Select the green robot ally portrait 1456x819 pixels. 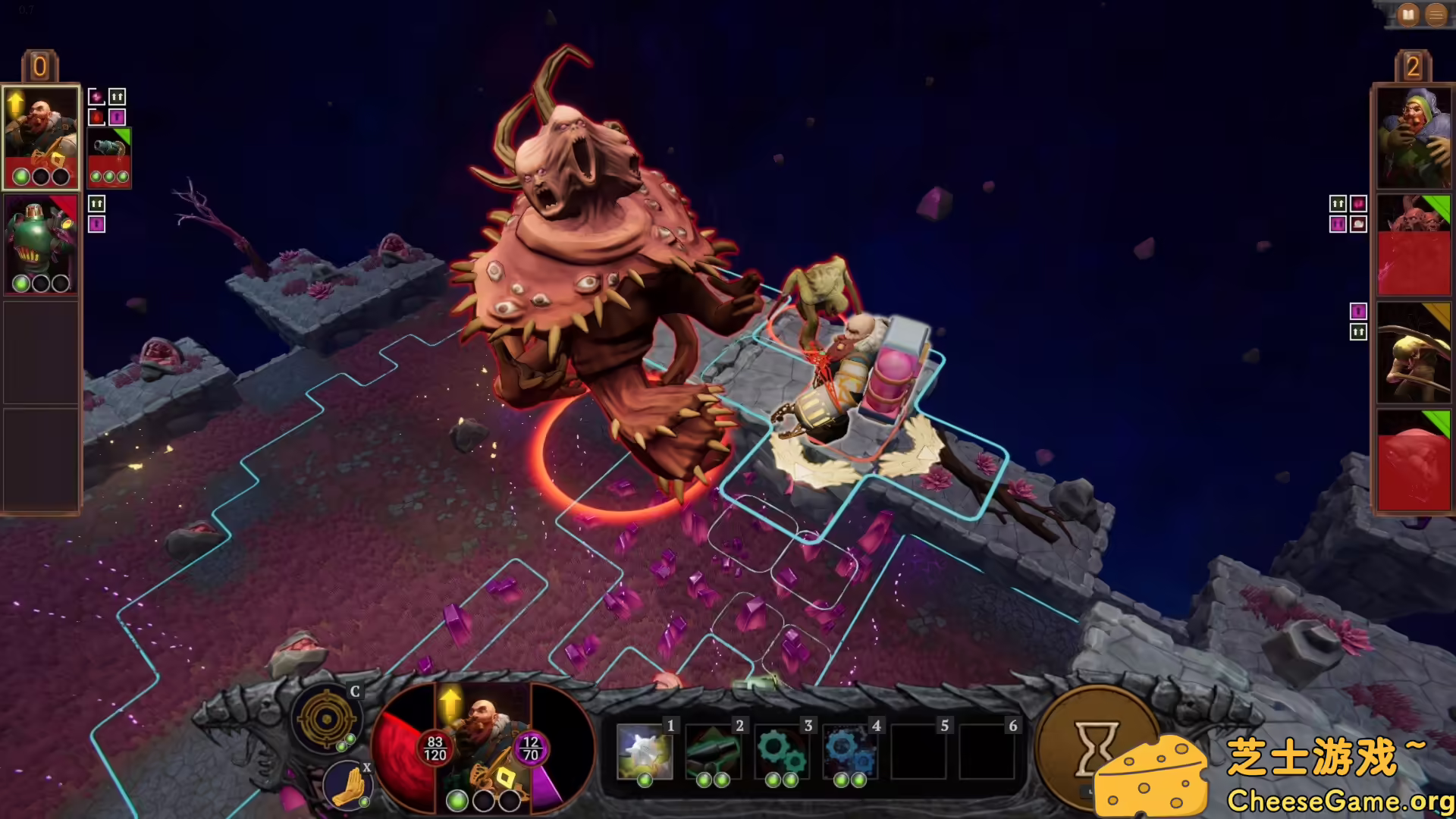coord(41,244)
